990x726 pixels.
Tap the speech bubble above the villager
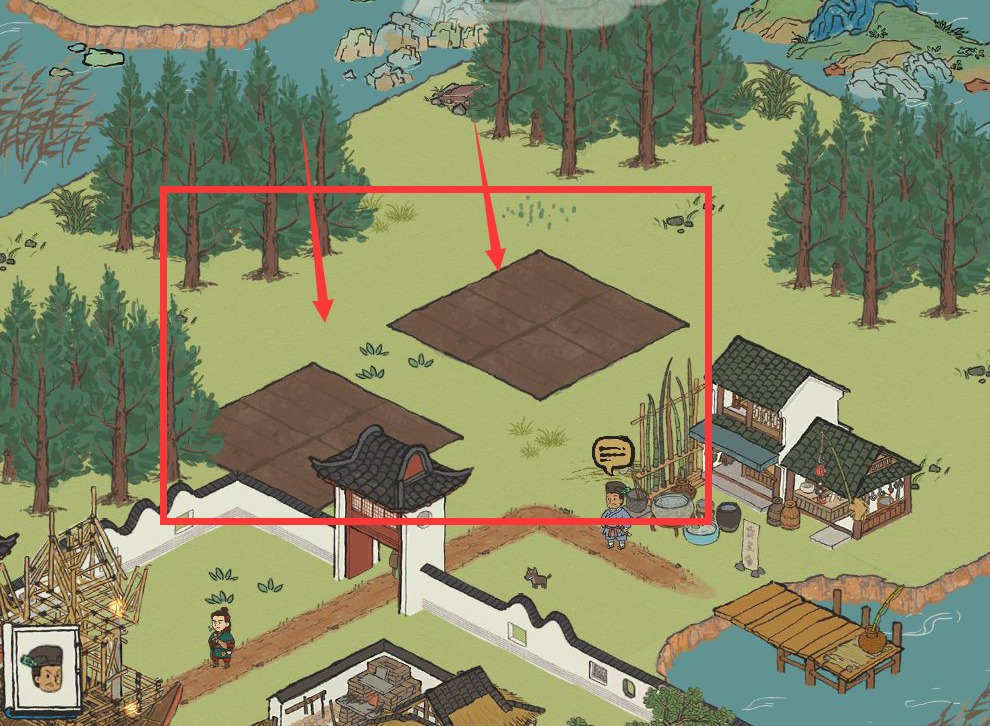[612, 455]
